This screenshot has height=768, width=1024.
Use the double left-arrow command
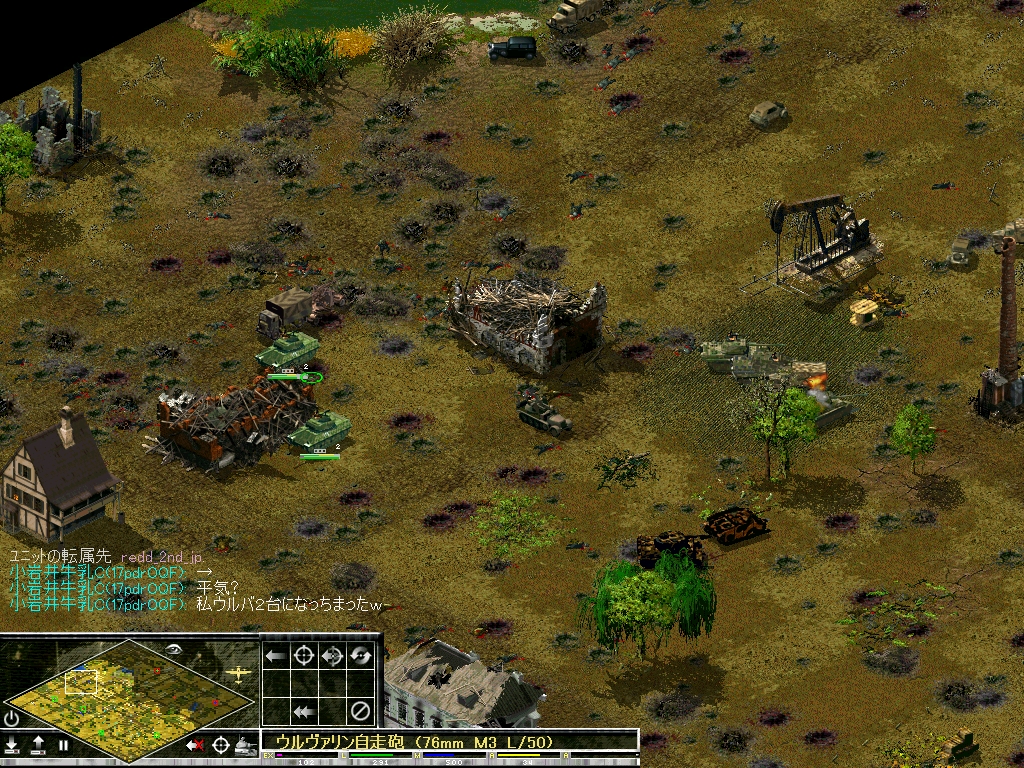(304, 712)
